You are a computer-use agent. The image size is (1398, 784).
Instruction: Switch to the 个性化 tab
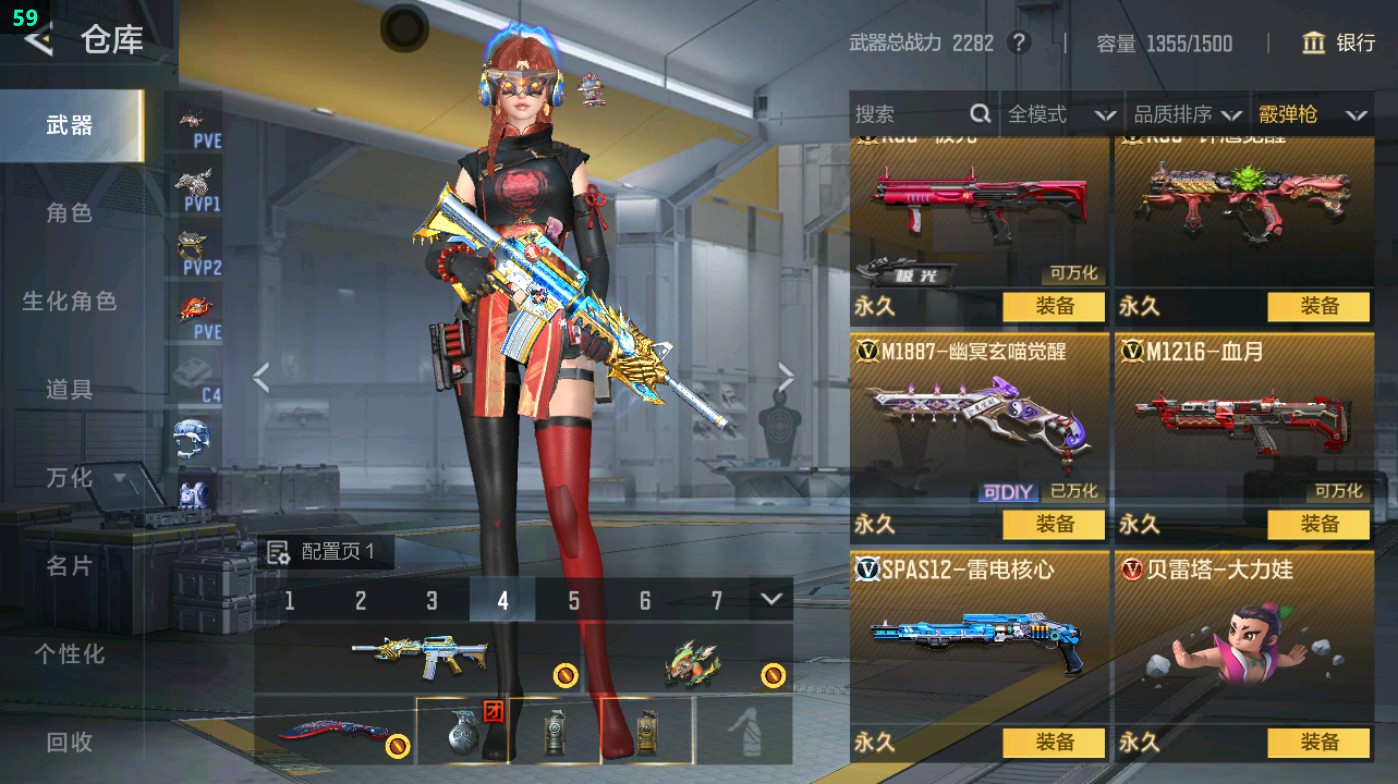point(69,654)
